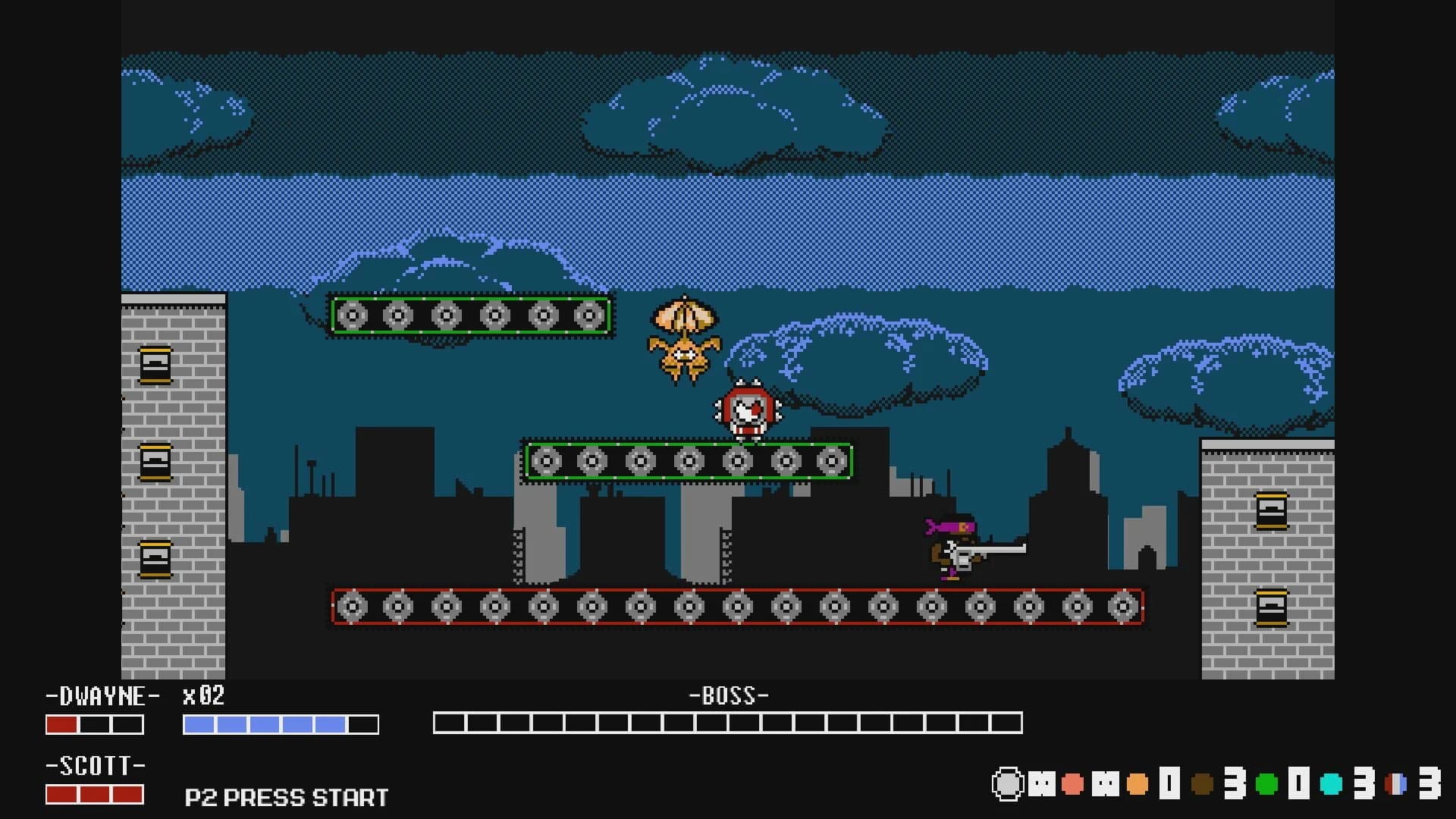
Task: Select the white circle item icon
Action: [1009, 783]
